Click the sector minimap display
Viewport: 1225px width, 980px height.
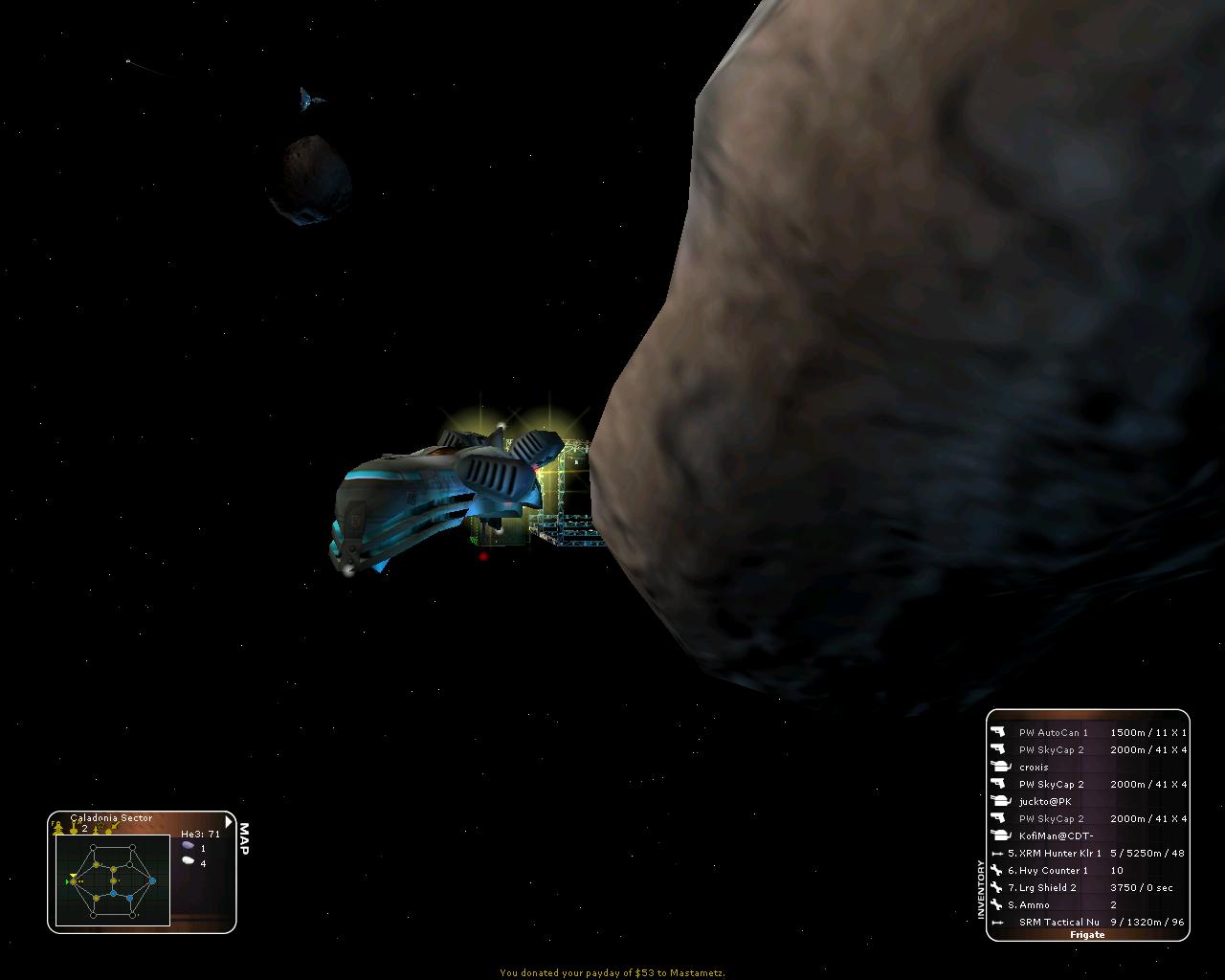112,880
